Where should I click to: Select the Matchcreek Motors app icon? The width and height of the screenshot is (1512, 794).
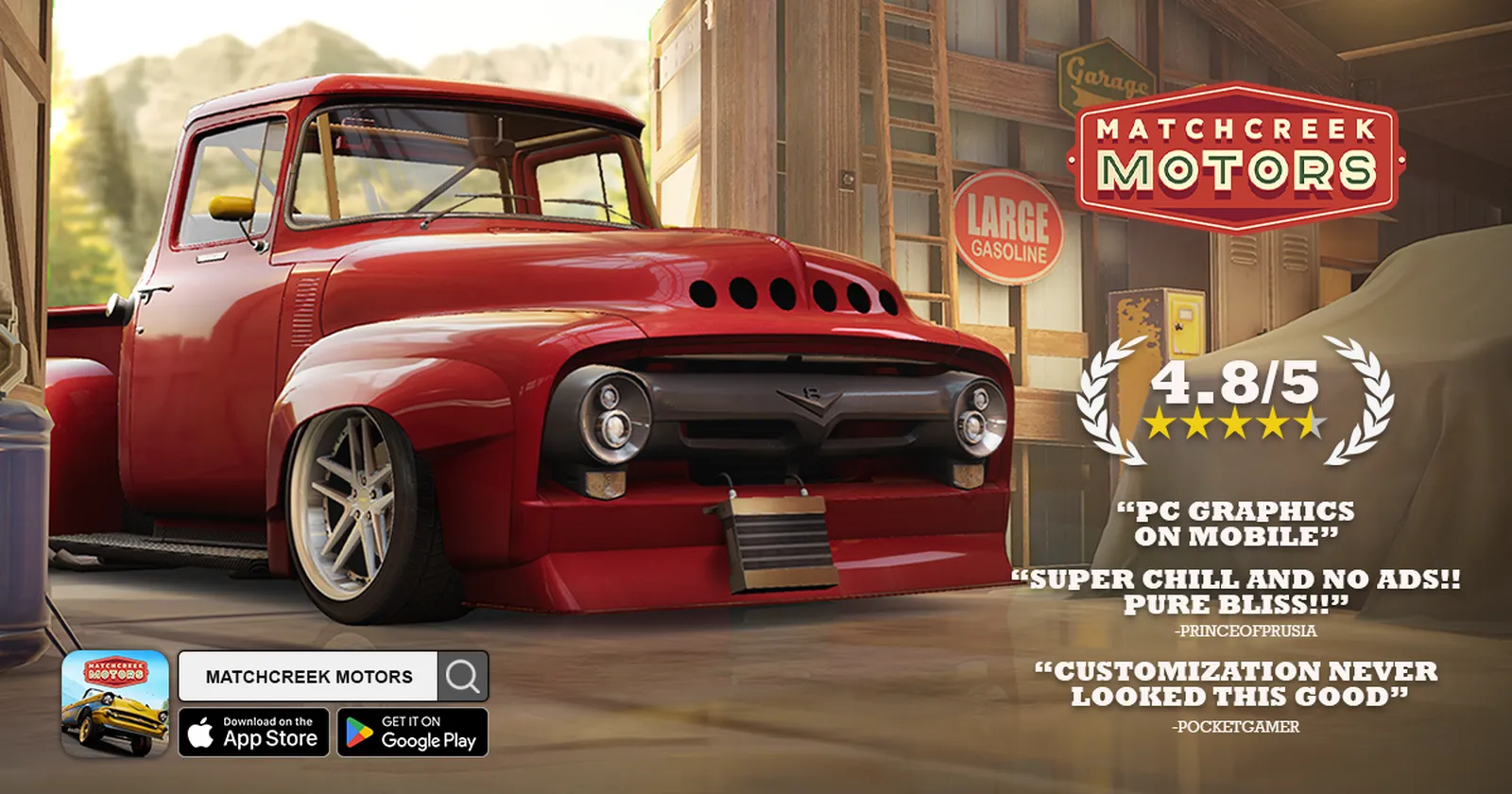[115, 704]
